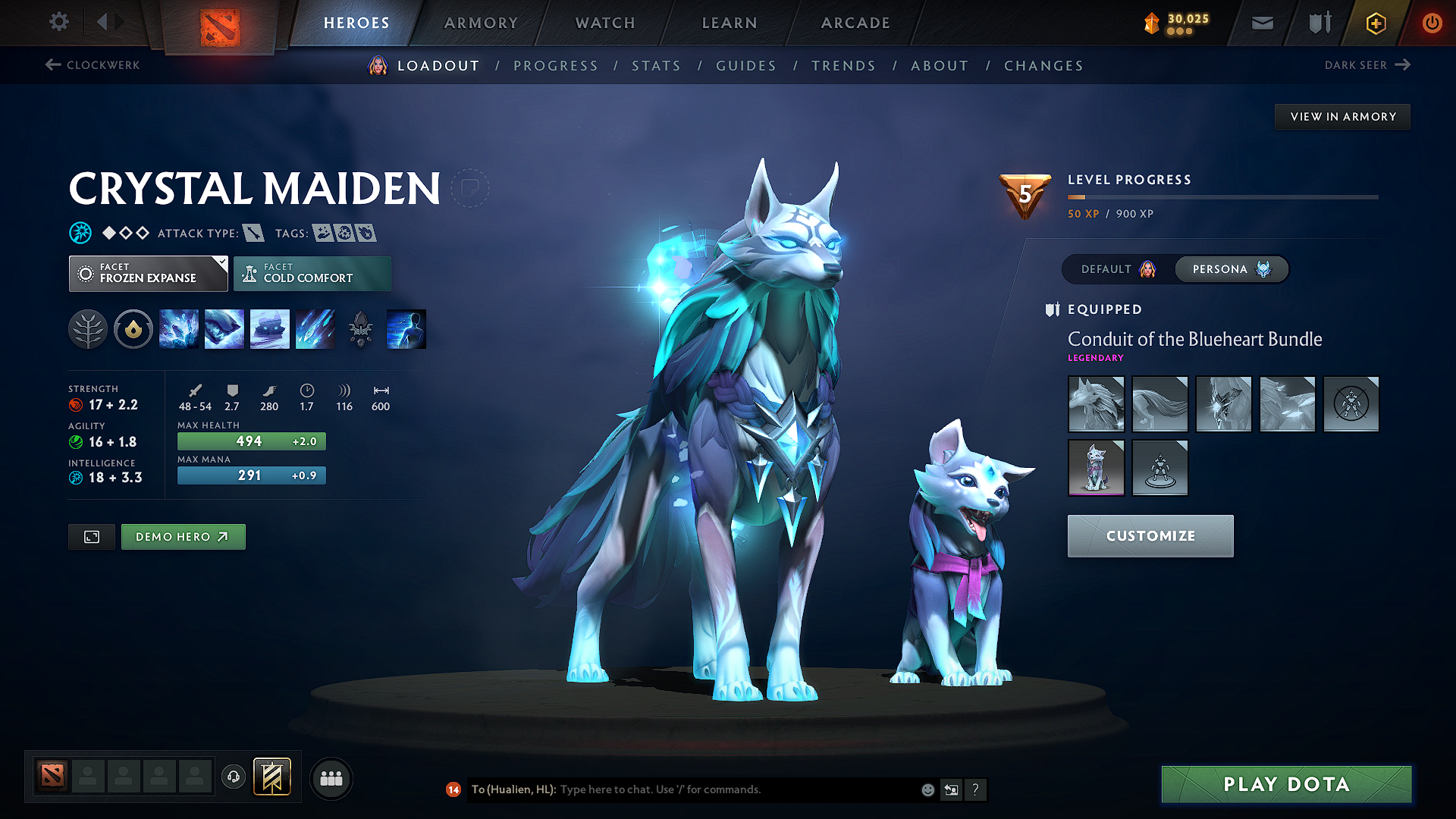Open View in Armory
This screenshot has width=1456, height=819.
(x=1342, y=117)
